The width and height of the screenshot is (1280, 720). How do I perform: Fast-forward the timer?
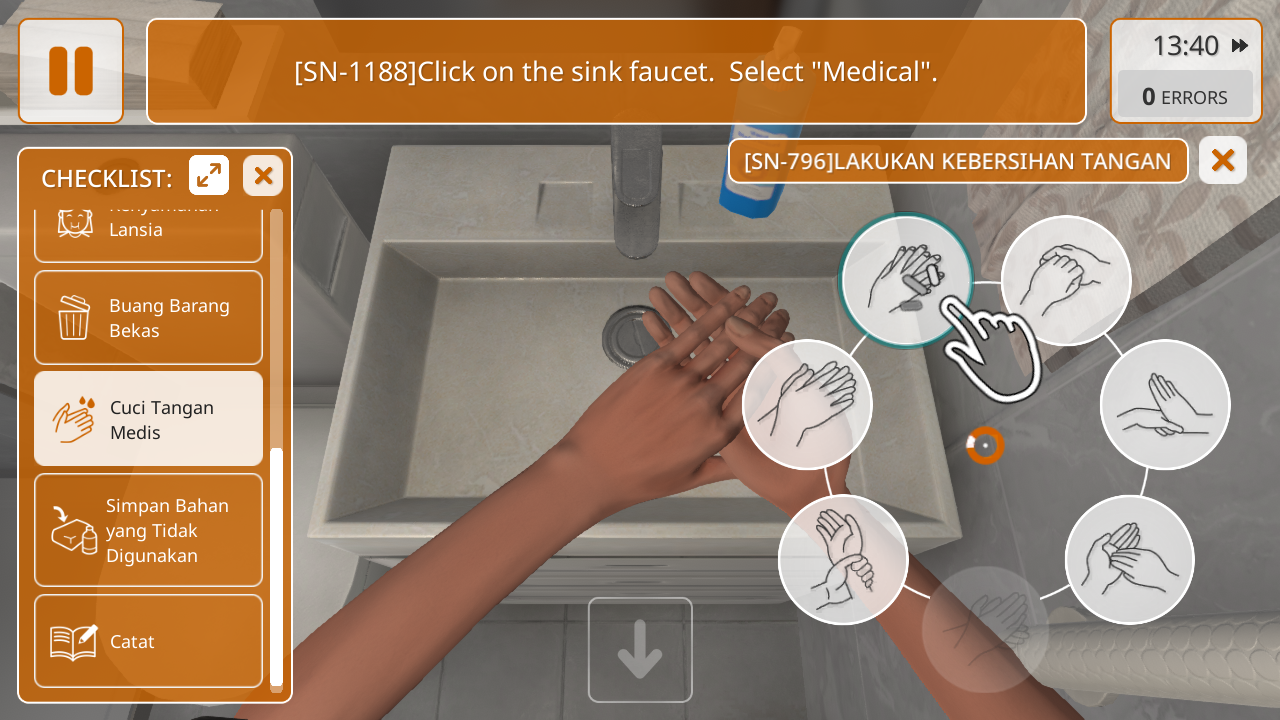[x=1240, y=46]
